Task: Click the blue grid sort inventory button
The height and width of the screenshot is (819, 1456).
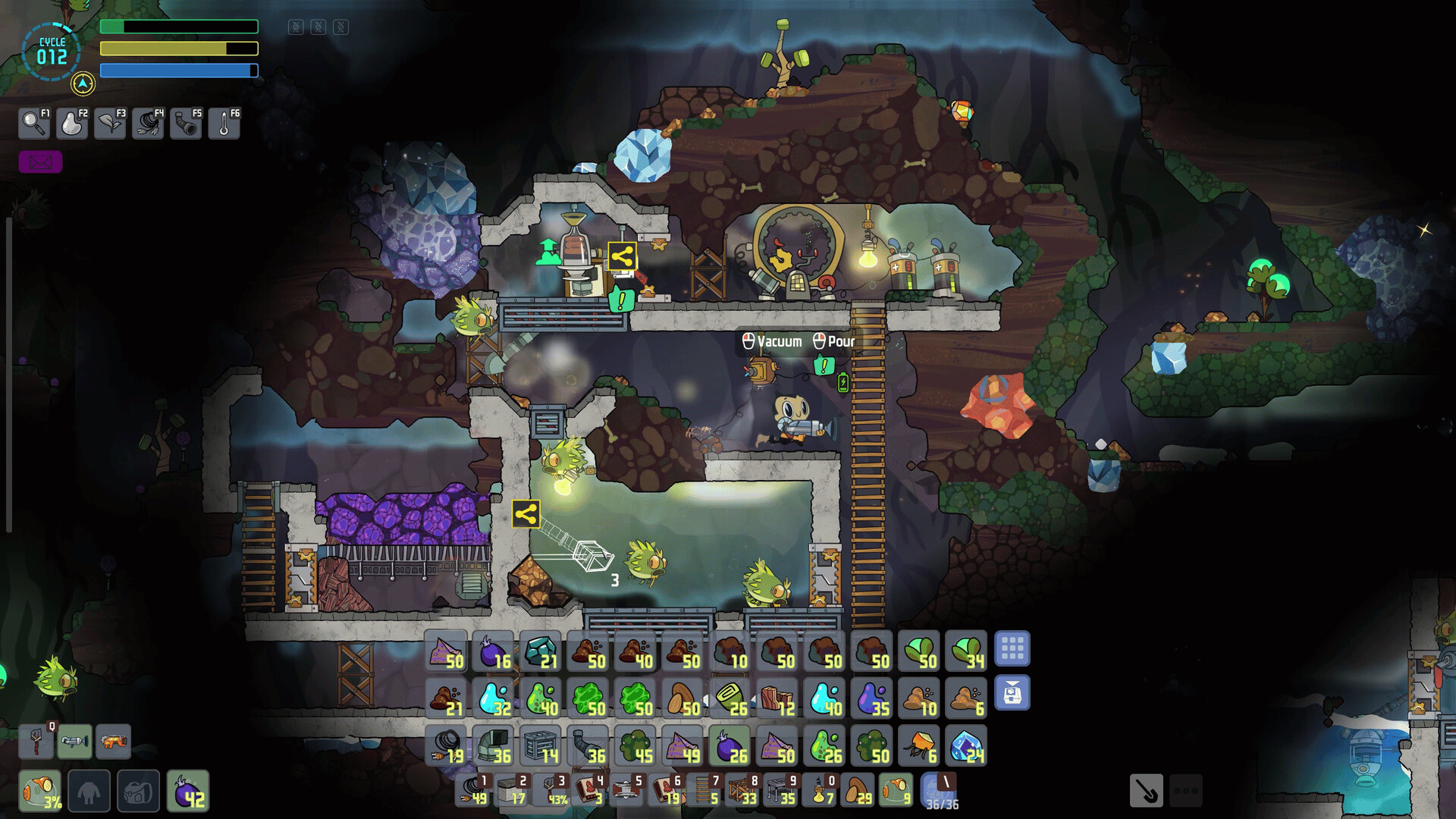Action: tap(1012, 649)
